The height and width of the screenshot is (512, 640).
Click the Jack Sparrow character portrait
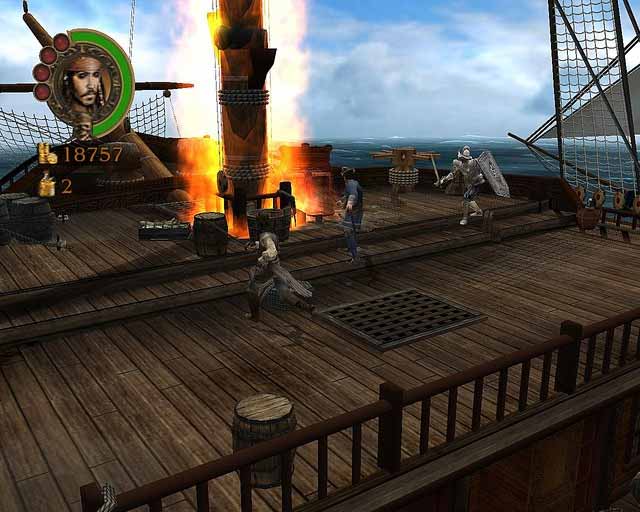point(86,83)
